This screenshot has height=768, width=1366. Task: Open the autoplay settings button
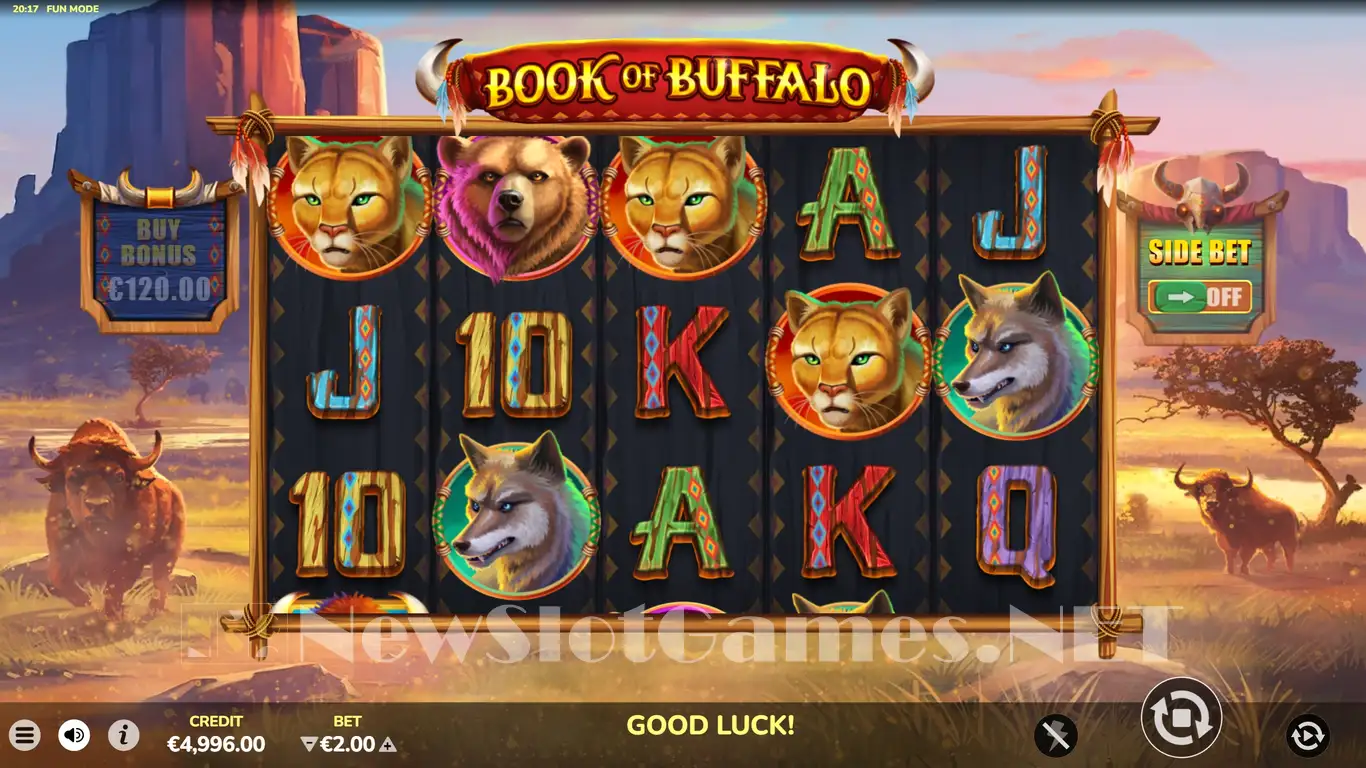click(x=1307, y=736)
